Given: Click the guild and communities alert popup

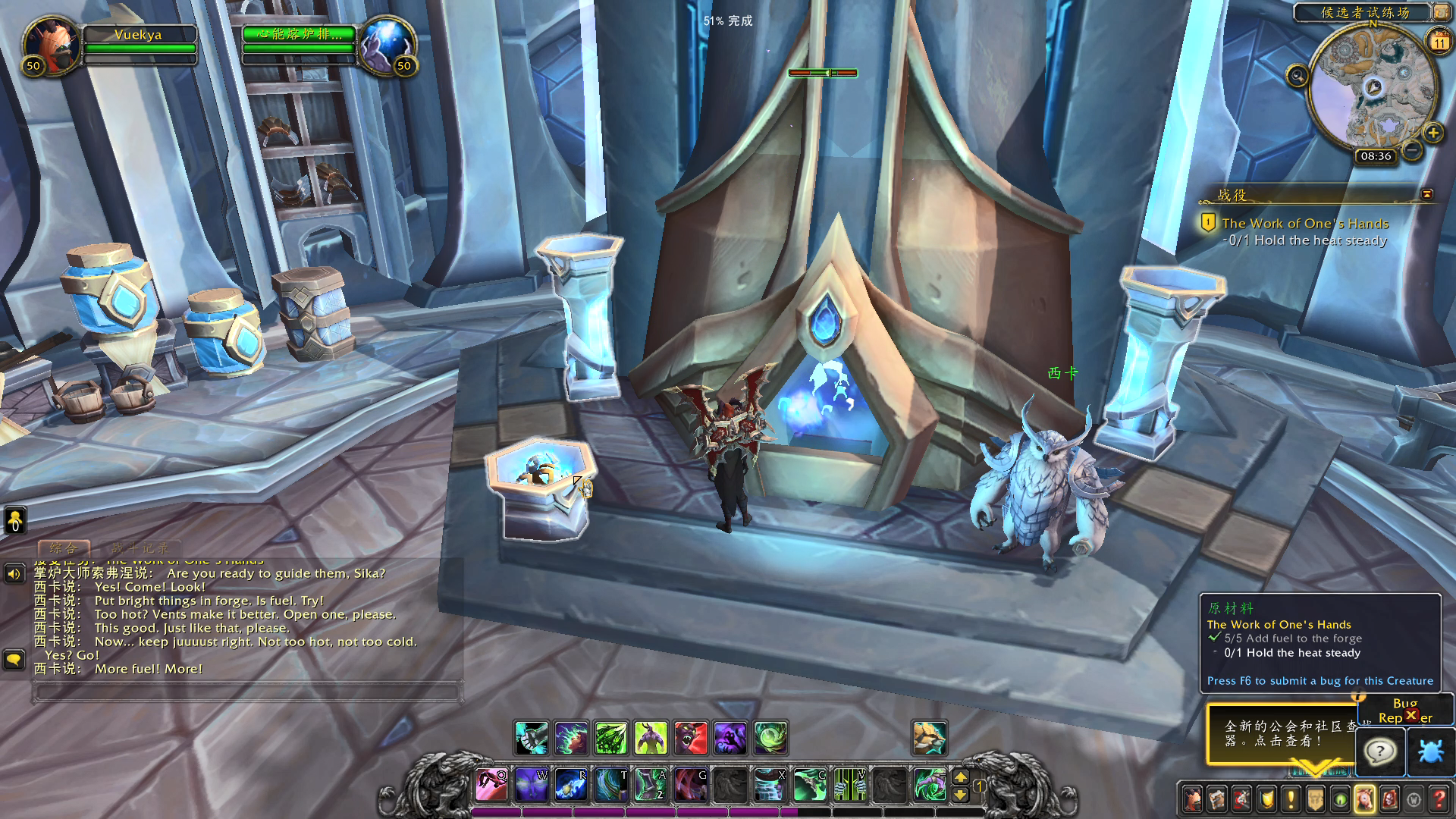Looking at the screenshot, I should [x=1282, y=733].
